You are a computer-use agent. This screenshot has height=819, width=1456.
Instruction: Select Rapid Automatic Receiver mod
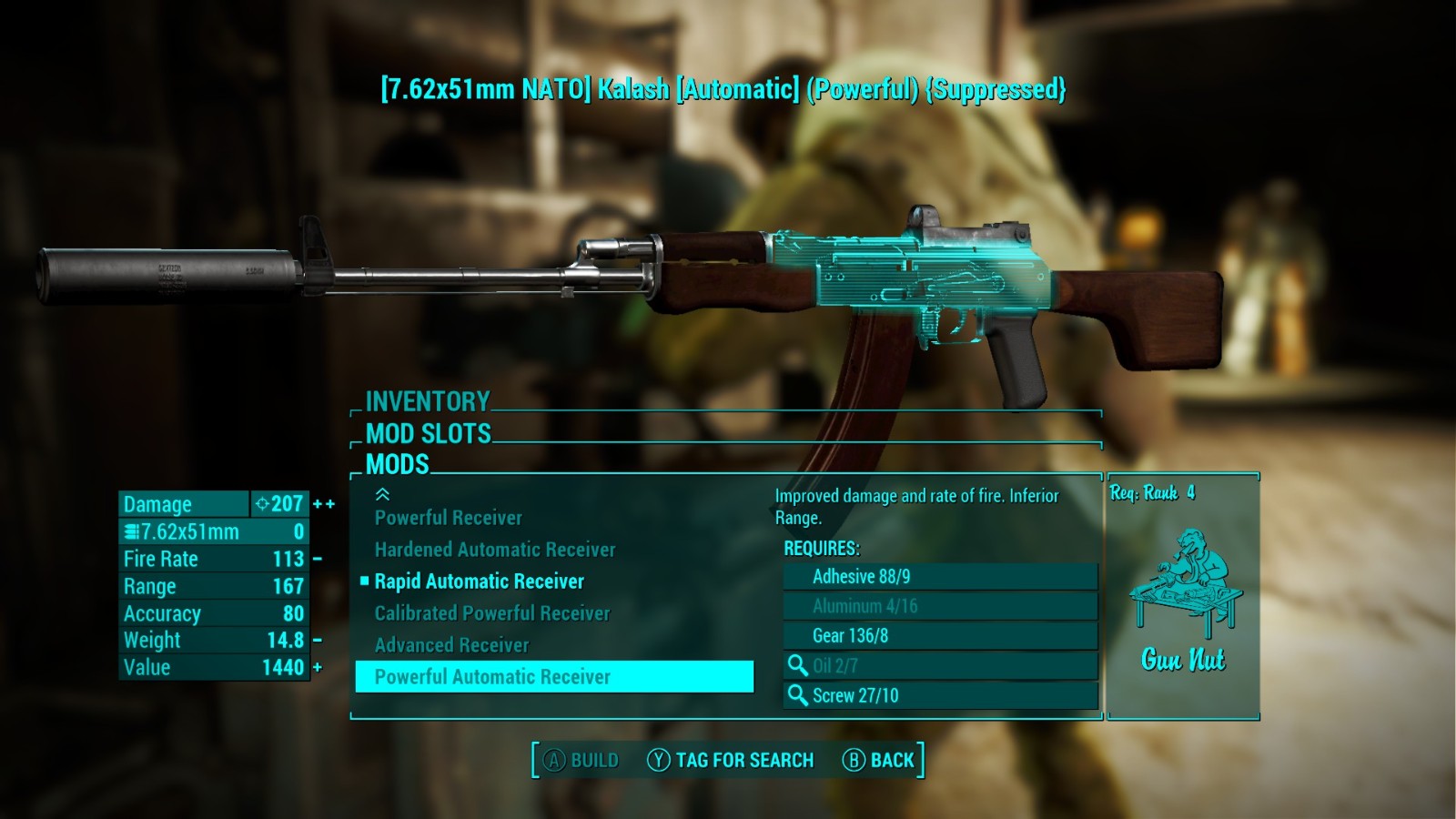pos(480,581)
